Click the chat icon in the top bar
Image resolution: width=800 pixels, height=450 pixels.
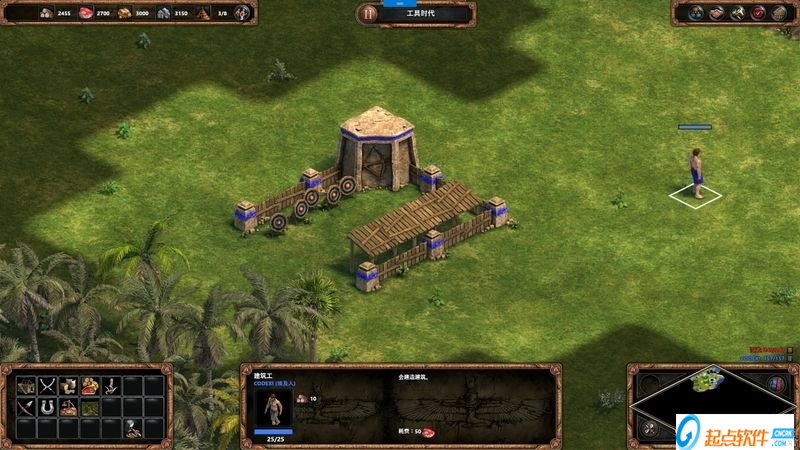tap(694, 13)
